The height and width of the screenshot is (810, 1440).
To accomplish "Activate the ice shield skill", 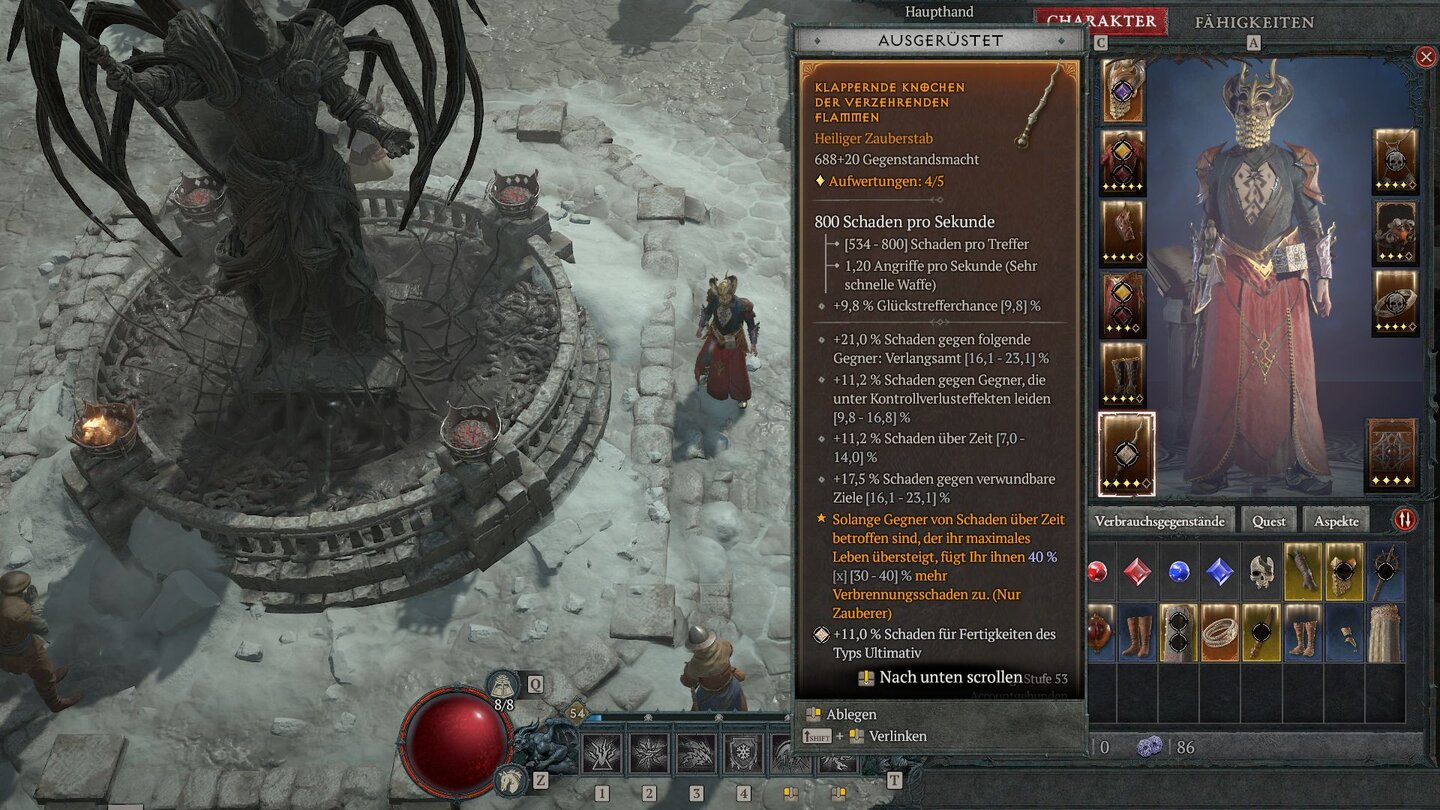I will coord(743,755).
